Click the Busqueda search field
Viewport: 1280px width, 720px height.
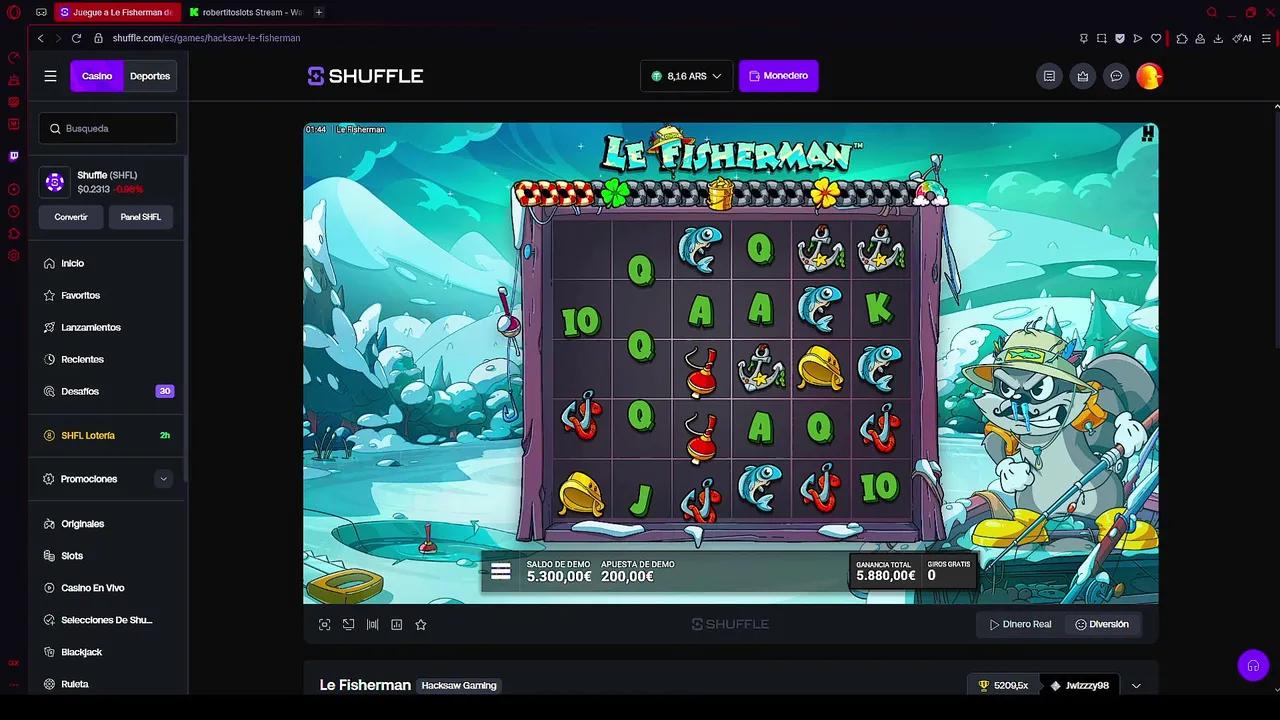pyautogui.click(x=107, y=128)
